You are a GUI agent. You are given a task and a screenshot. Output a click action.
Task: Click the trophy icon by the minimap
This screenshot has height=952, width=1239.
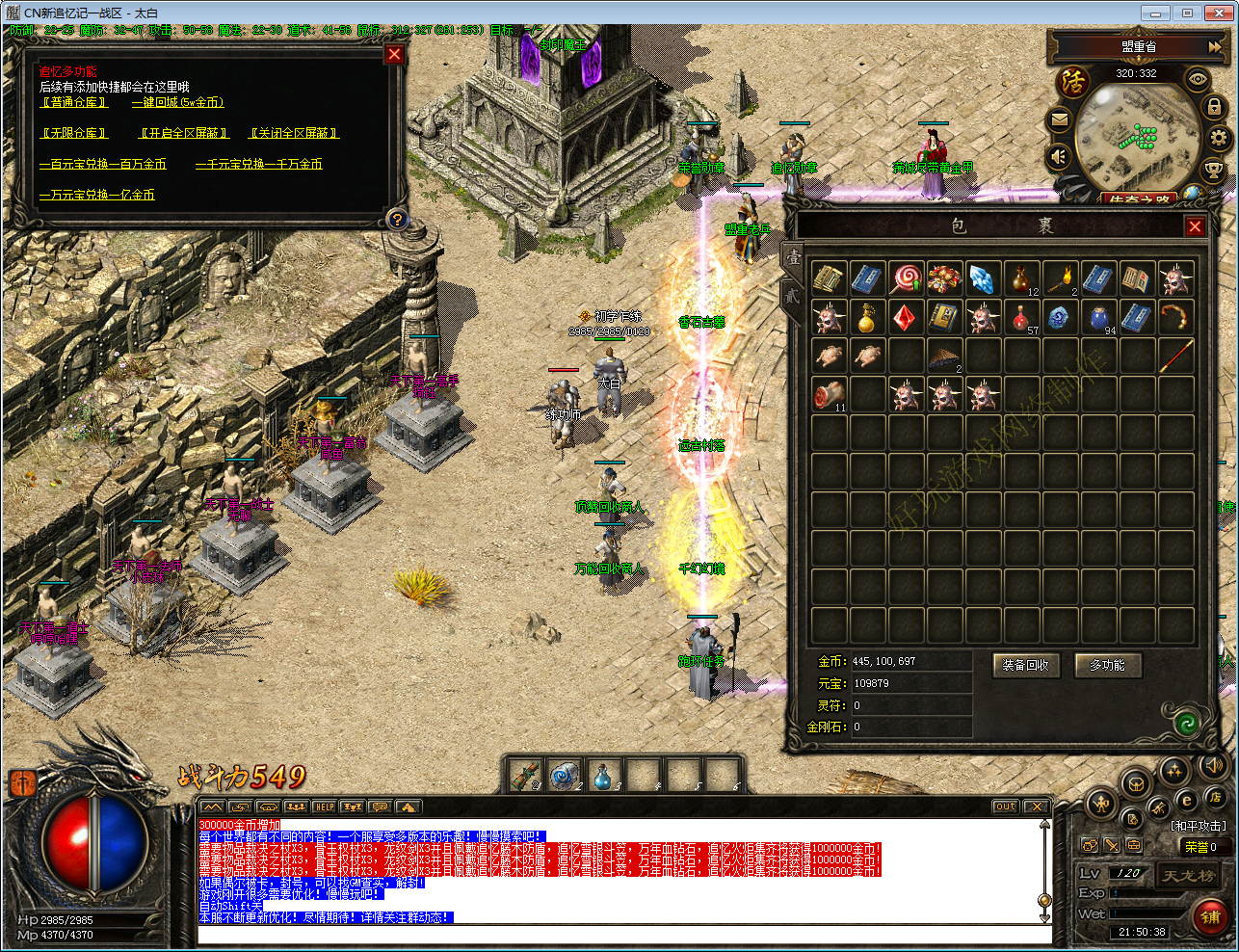[1214, 171]
